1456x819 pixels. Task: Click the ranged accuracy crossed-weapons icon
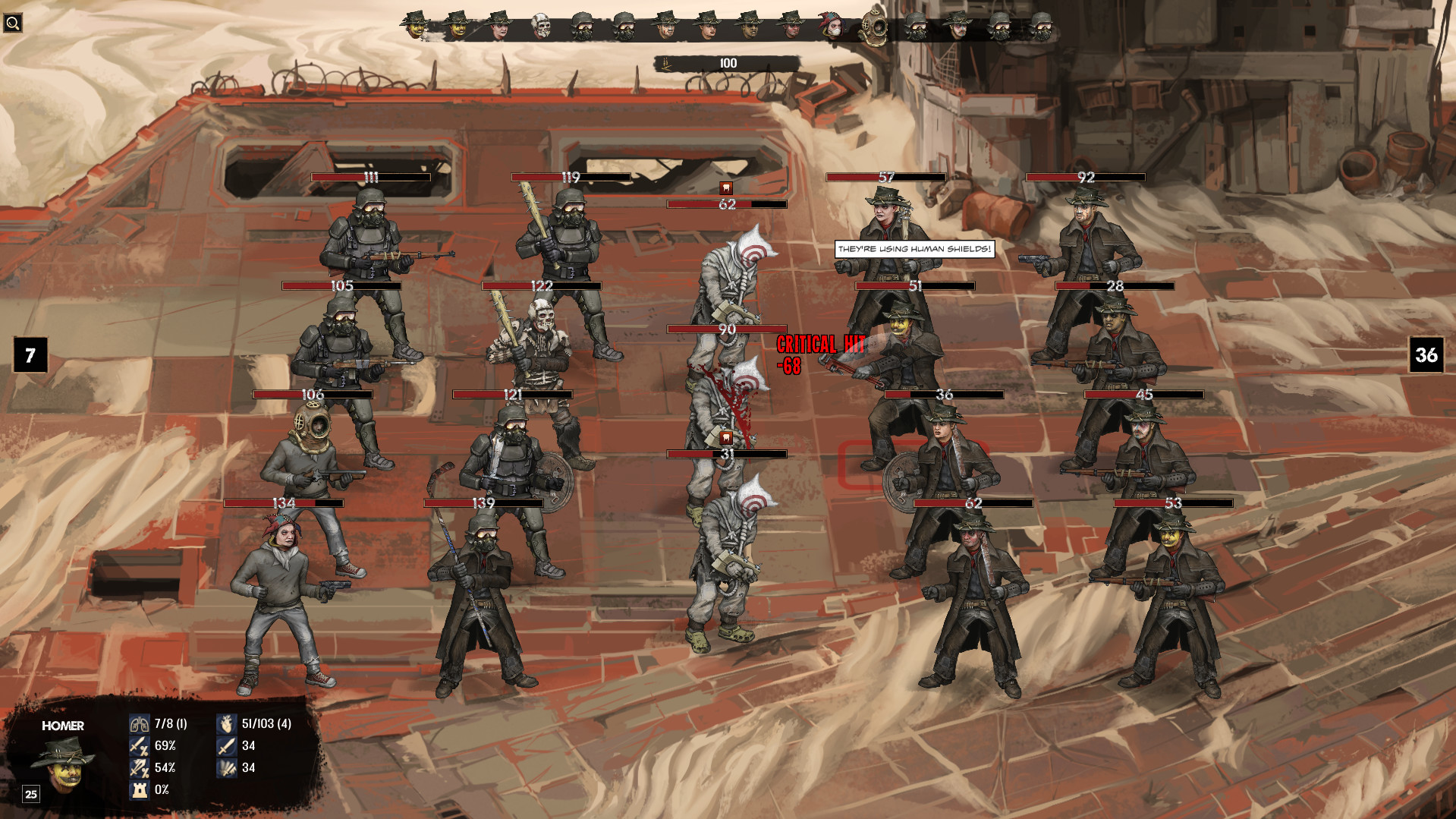pyautogui.click(x=140, y=769)
